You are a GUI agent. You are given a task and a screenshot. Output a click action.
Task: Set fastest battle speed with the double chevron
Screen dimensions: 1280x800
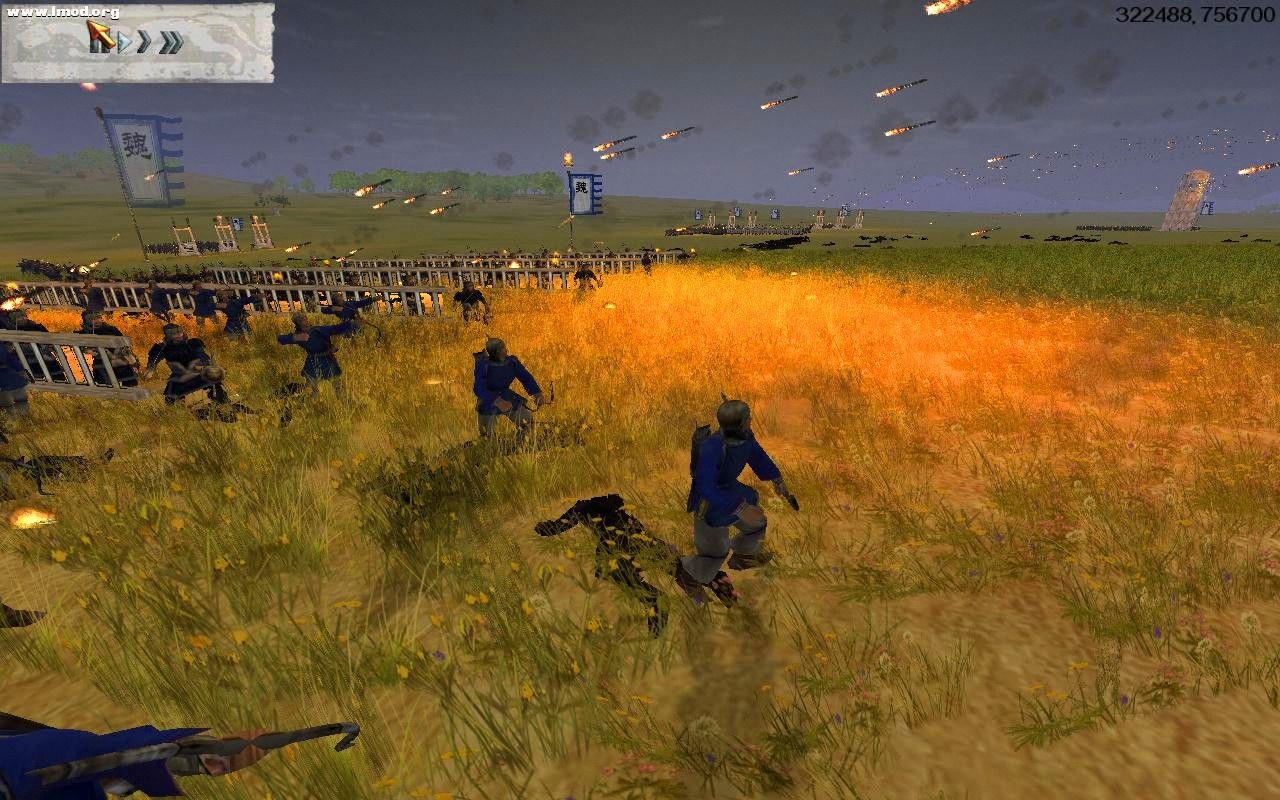click(x=170, y=42)
